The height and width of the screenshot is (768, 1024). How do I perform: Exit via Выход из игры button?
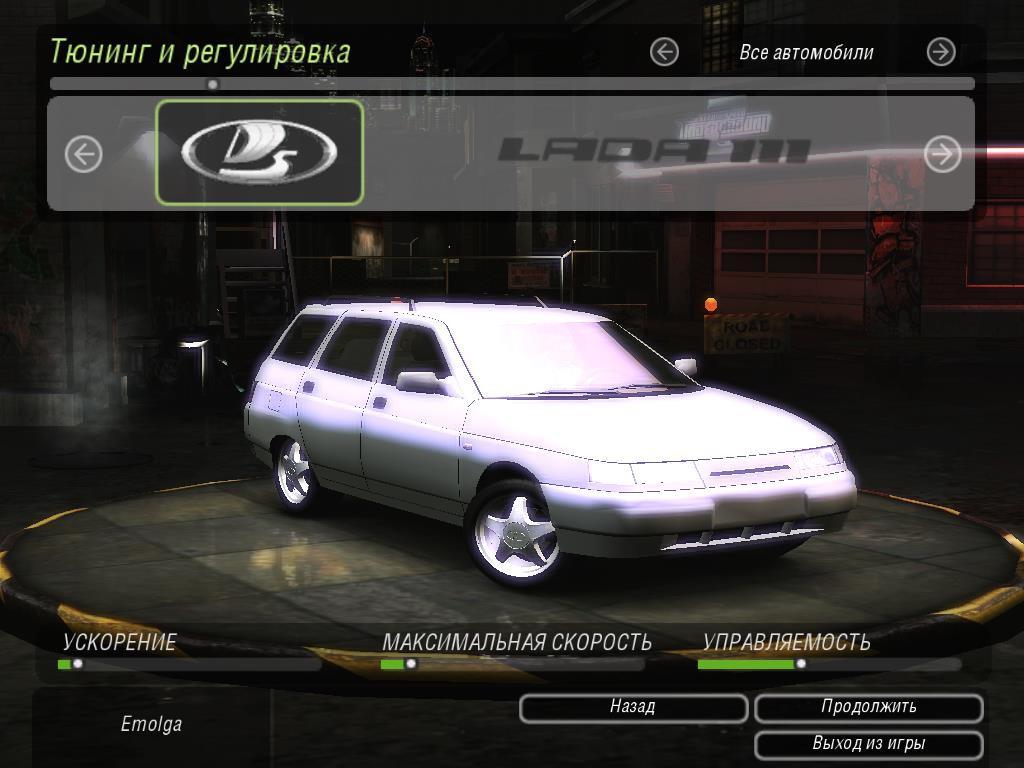[868, 744]
